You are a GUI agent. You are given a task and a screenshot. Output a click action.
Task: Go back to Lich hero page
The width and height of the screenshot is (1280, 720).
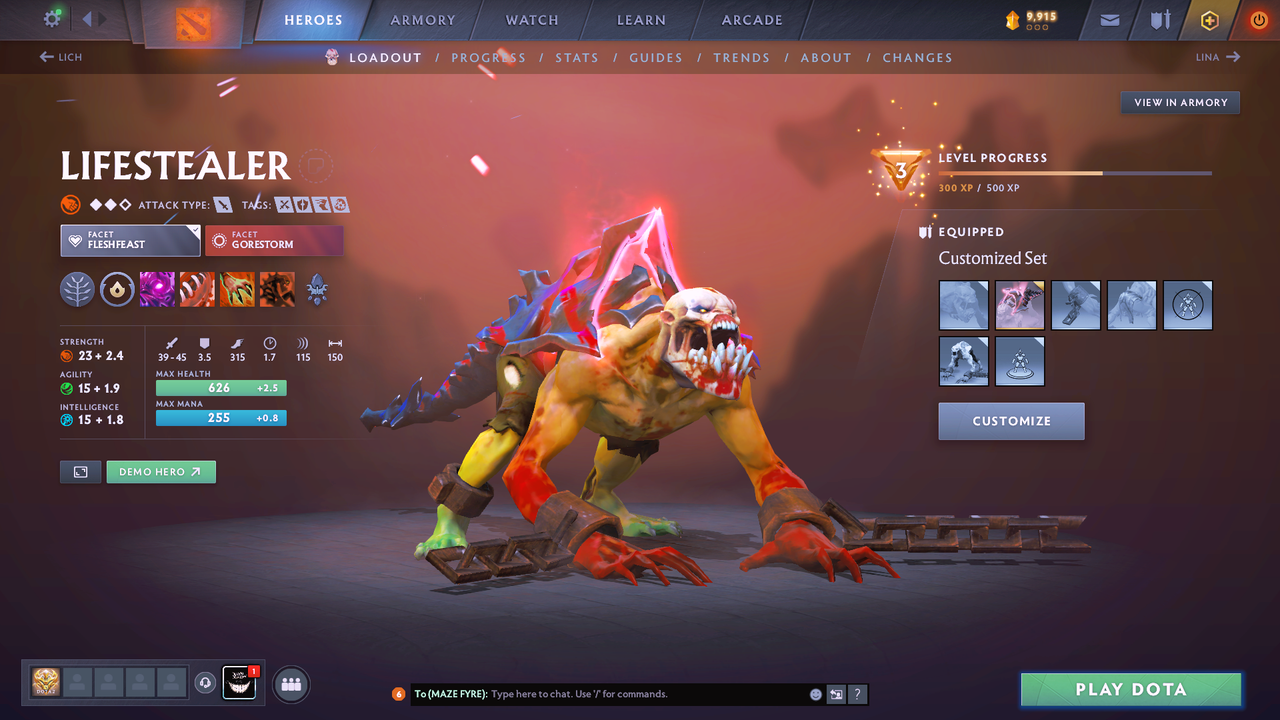[60, 57]
